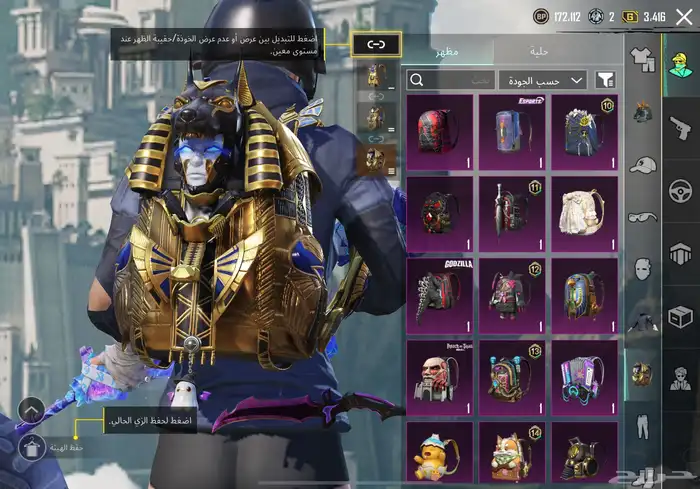
Task: Toggle the backpack display link button
Action: [x=376, y=44]
